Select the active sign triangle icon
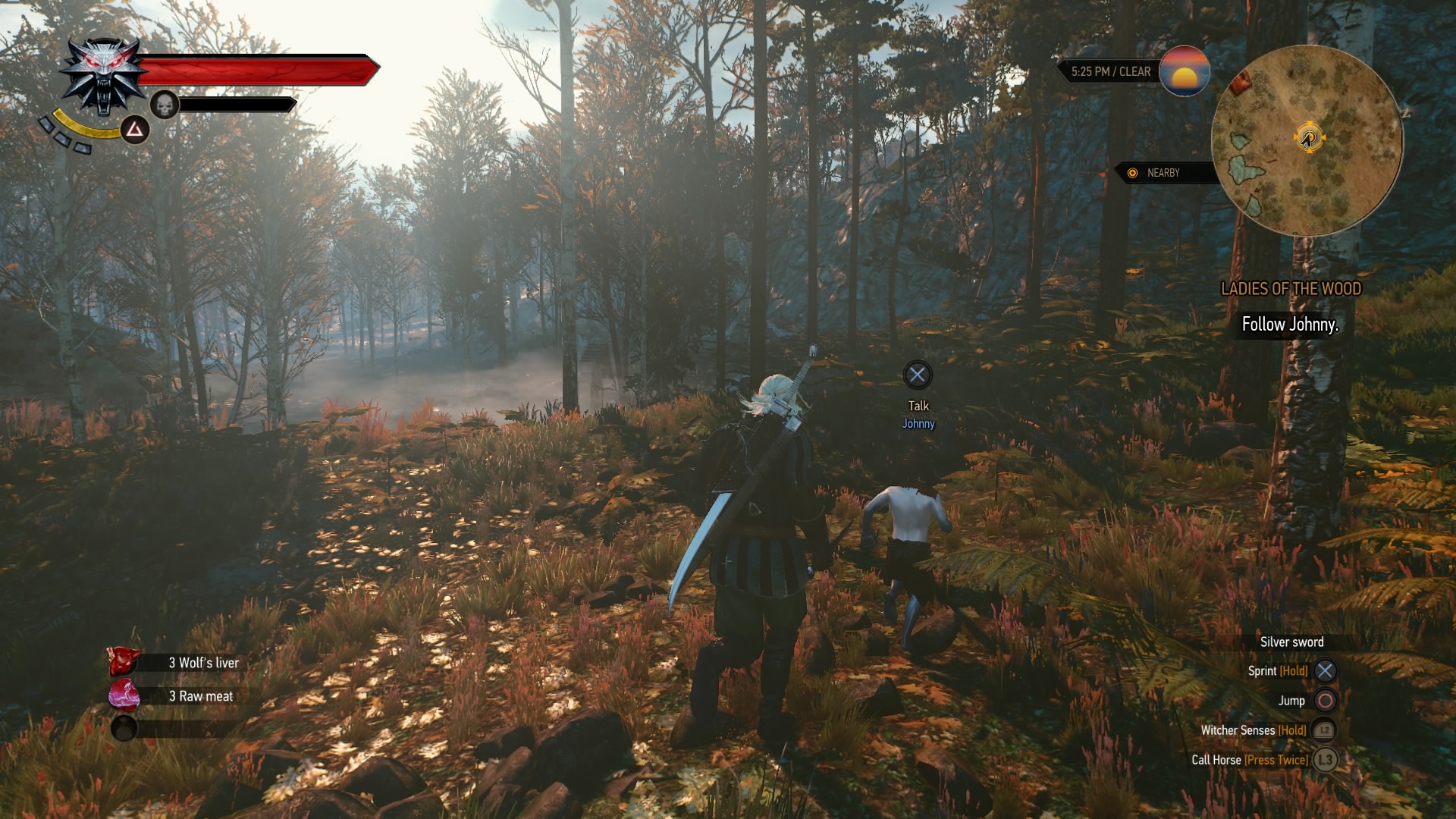The height and width of the screenshot is (819, 1456). [135, 130]
